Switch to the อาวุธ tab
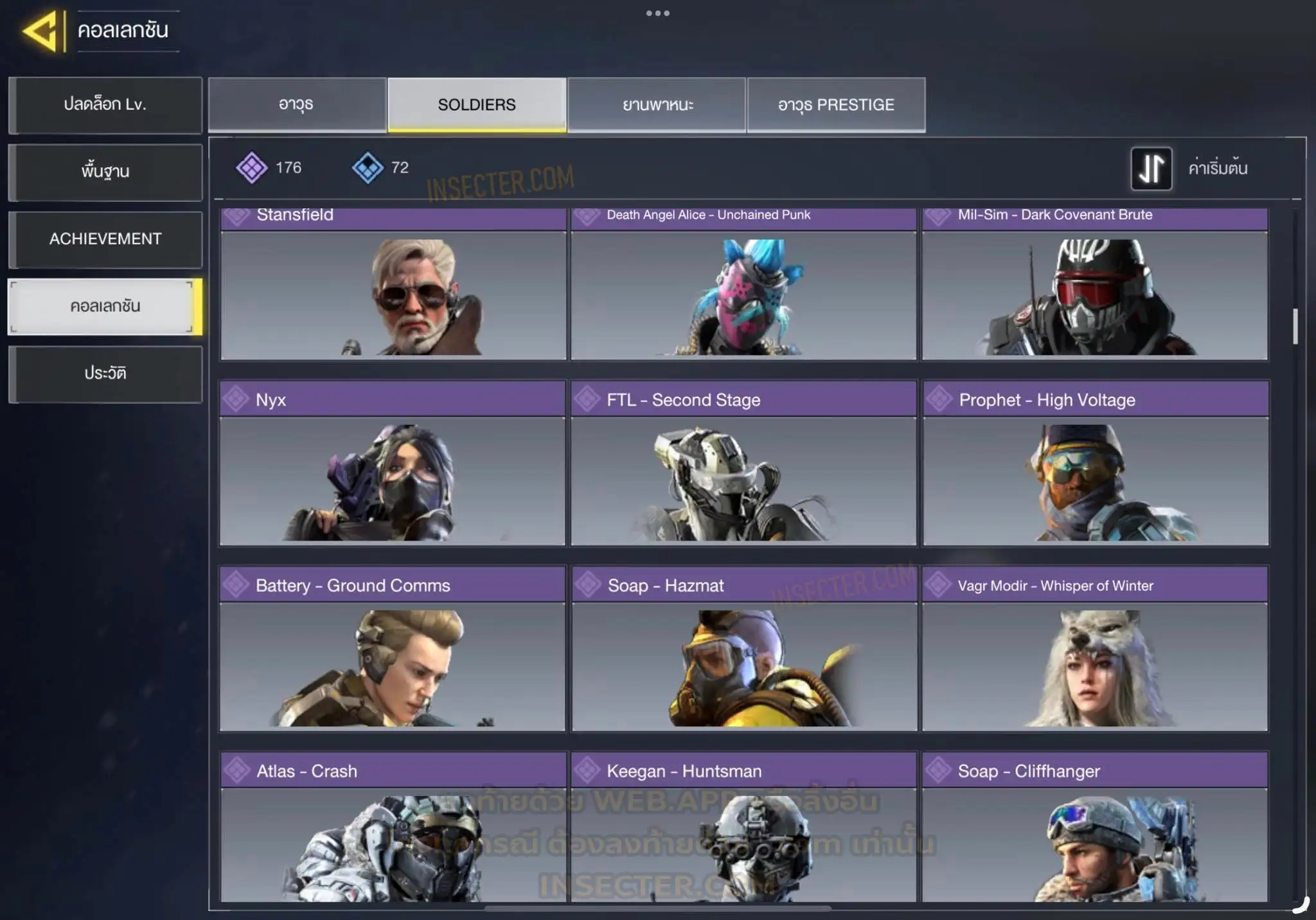 297,105
